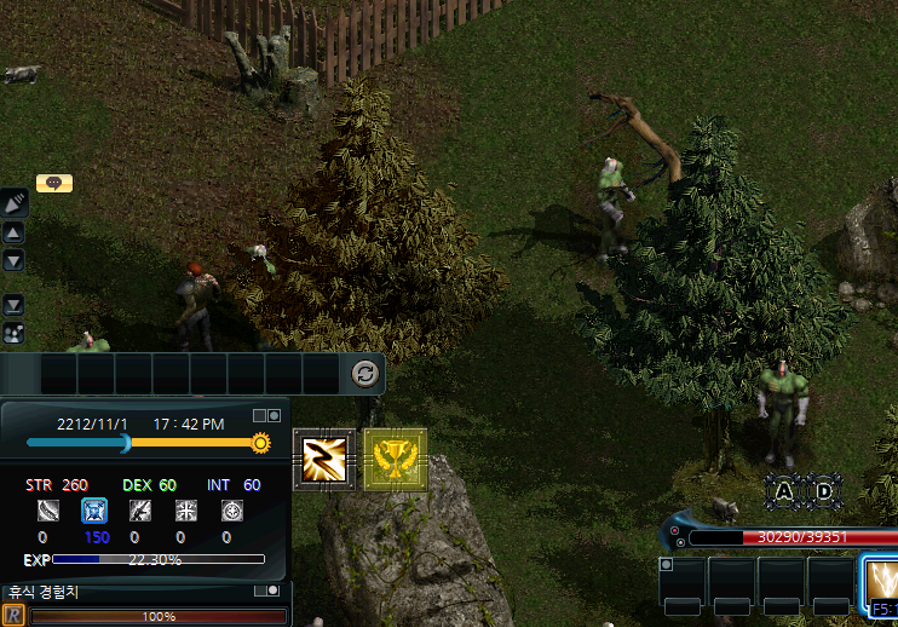Viewport: 898px width, 627px height.
Task: Select the highlighted blue attribute icon above 150
Action: tap(94, 511)
